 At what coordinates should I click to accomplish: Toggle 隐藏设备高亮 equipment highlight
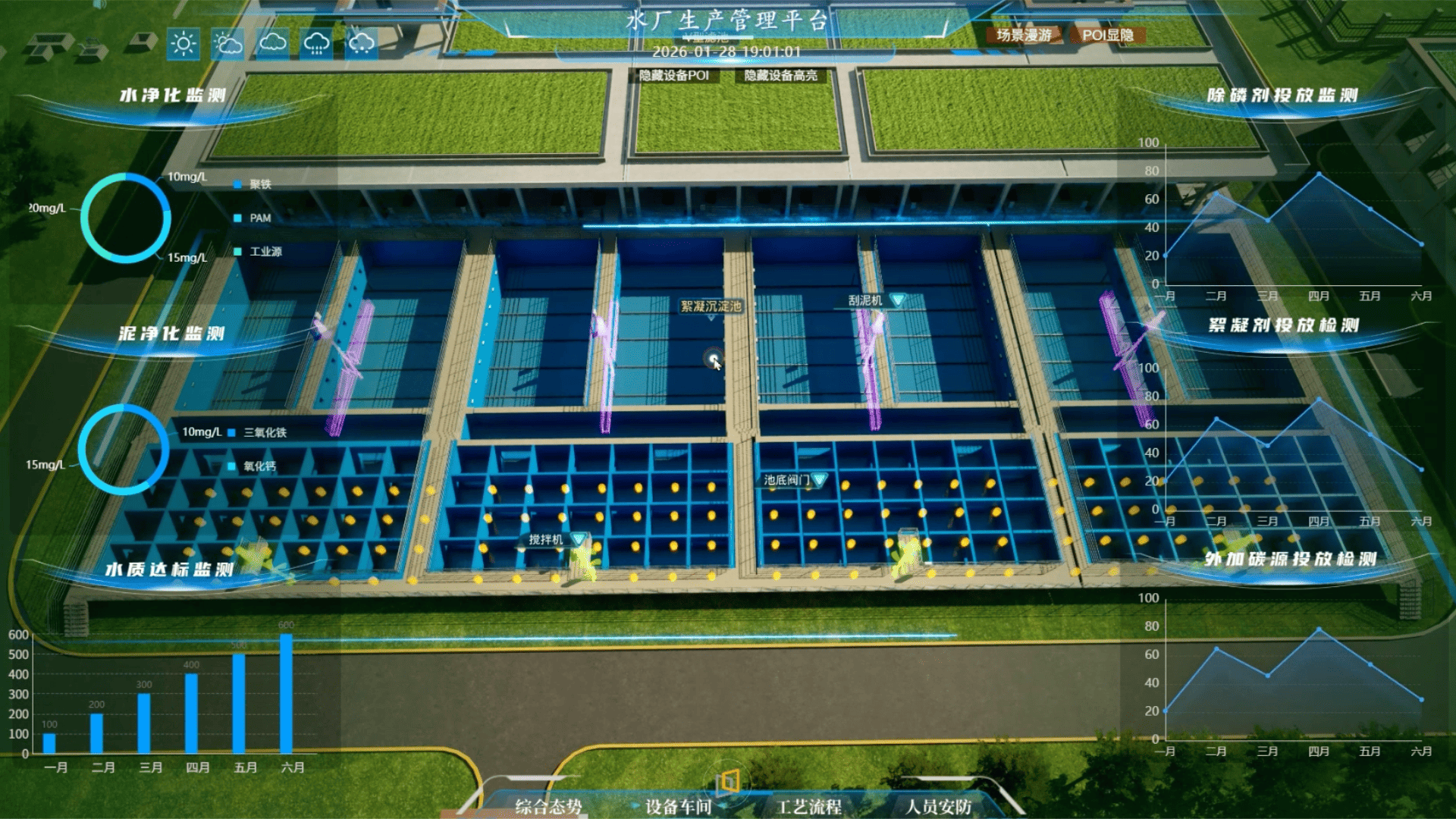[780, 76]
